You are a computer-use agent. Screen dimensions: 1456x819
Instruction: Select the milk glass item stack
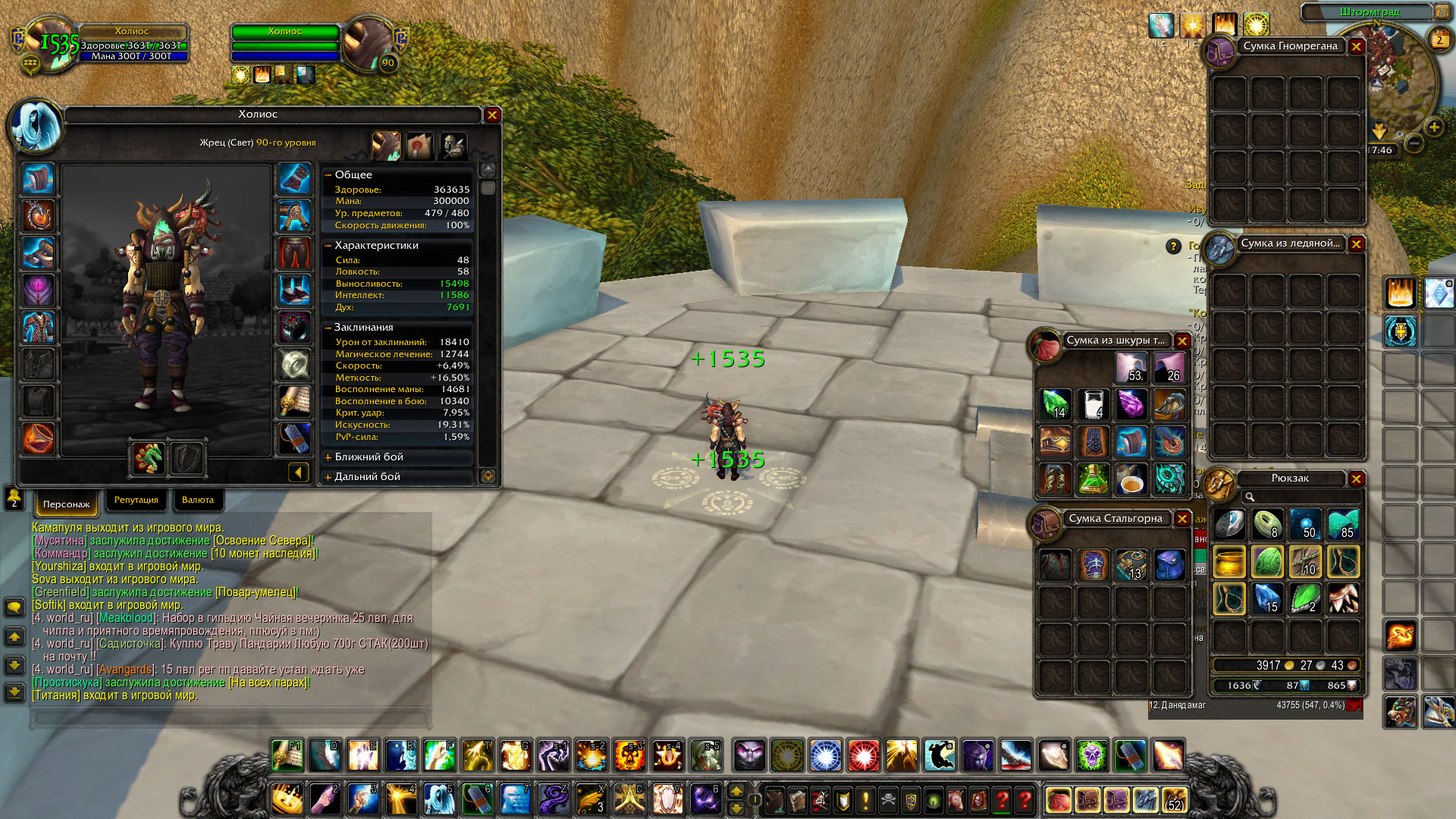pos(1093,405)
